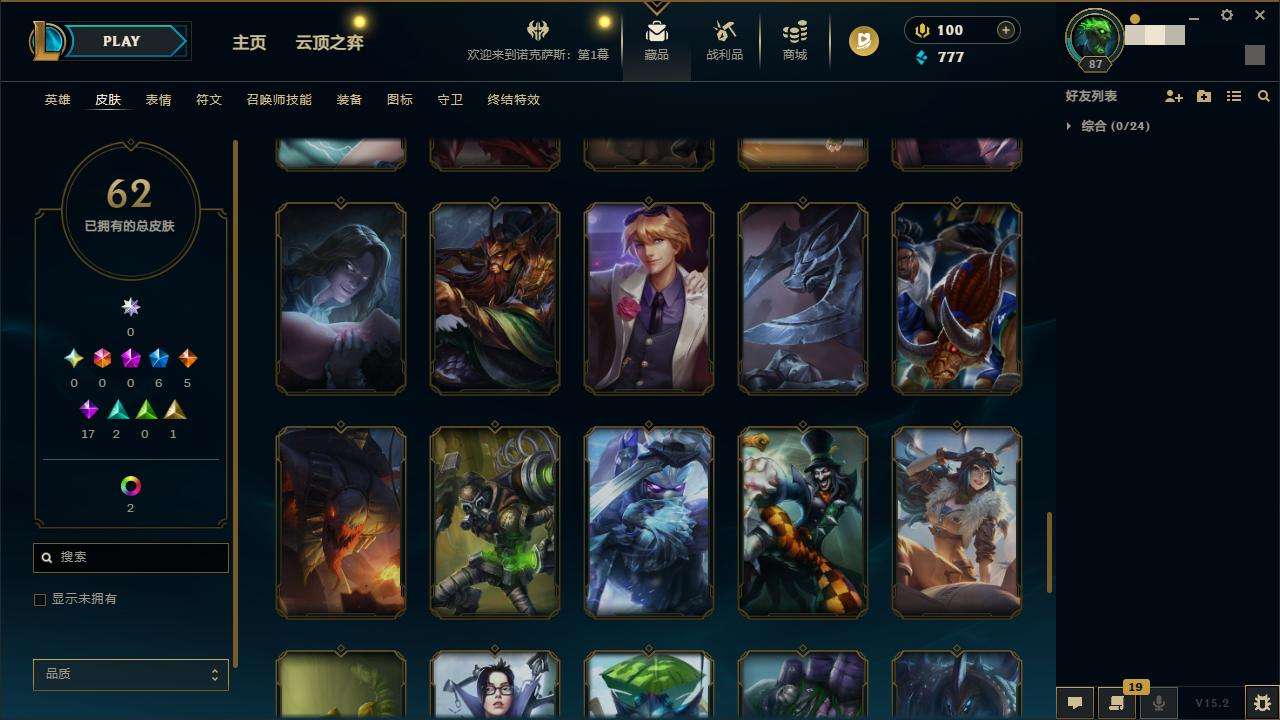1280x720 pixels.
Task: Click the PLAY button
Action: click(x=122, y=41)
